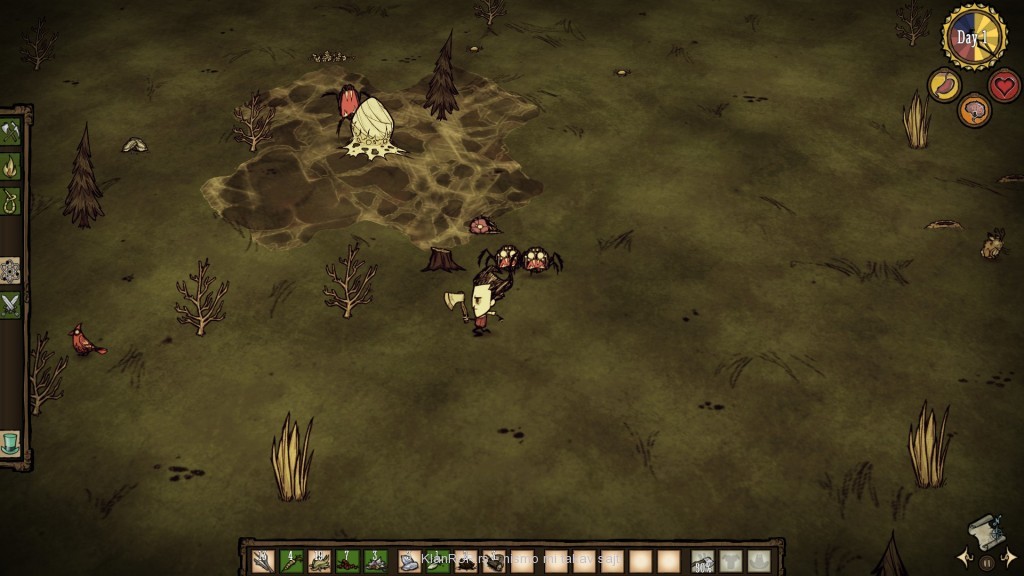Viewport: 1024px width, 576px height.
Task: Open the Light (fire) crafting tab
Action: (x=11, y=164)
